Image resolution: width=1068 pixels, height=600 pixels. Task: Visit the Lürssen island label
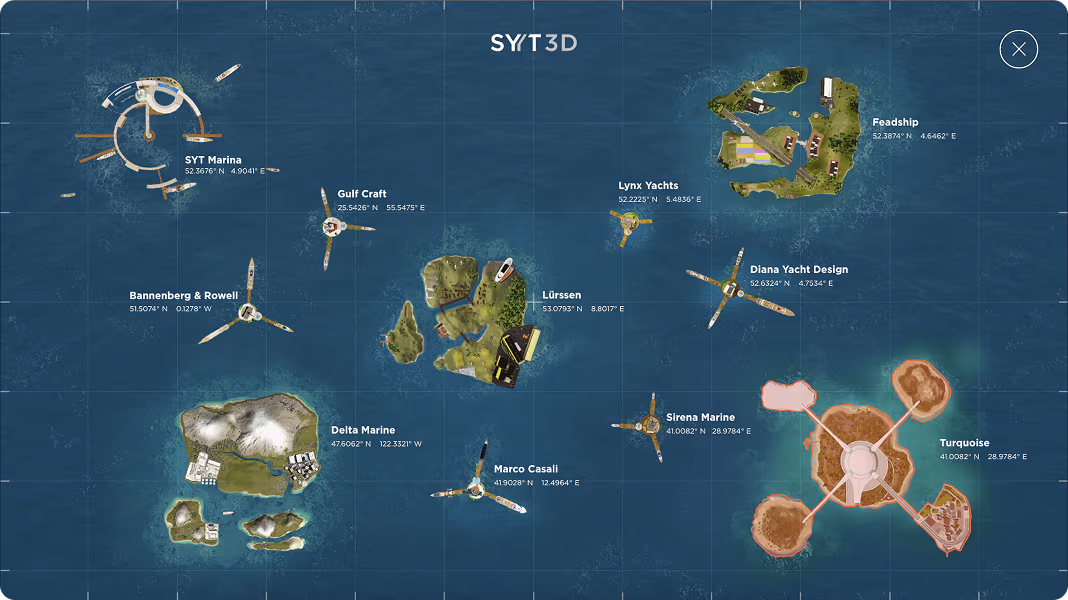click(562, 296)
